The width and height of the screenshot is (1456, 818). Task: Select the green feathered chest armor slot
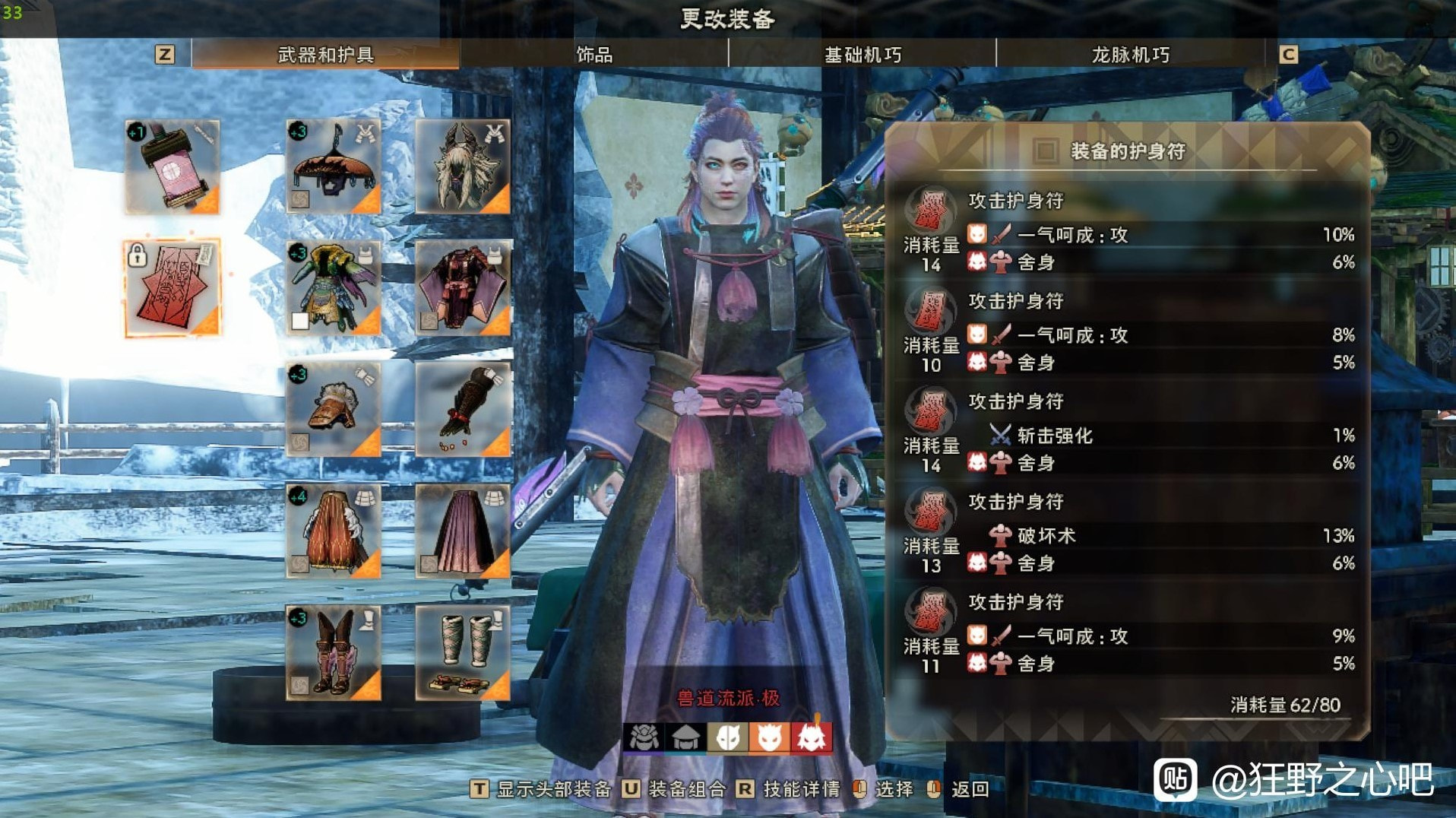coord(334,288)
